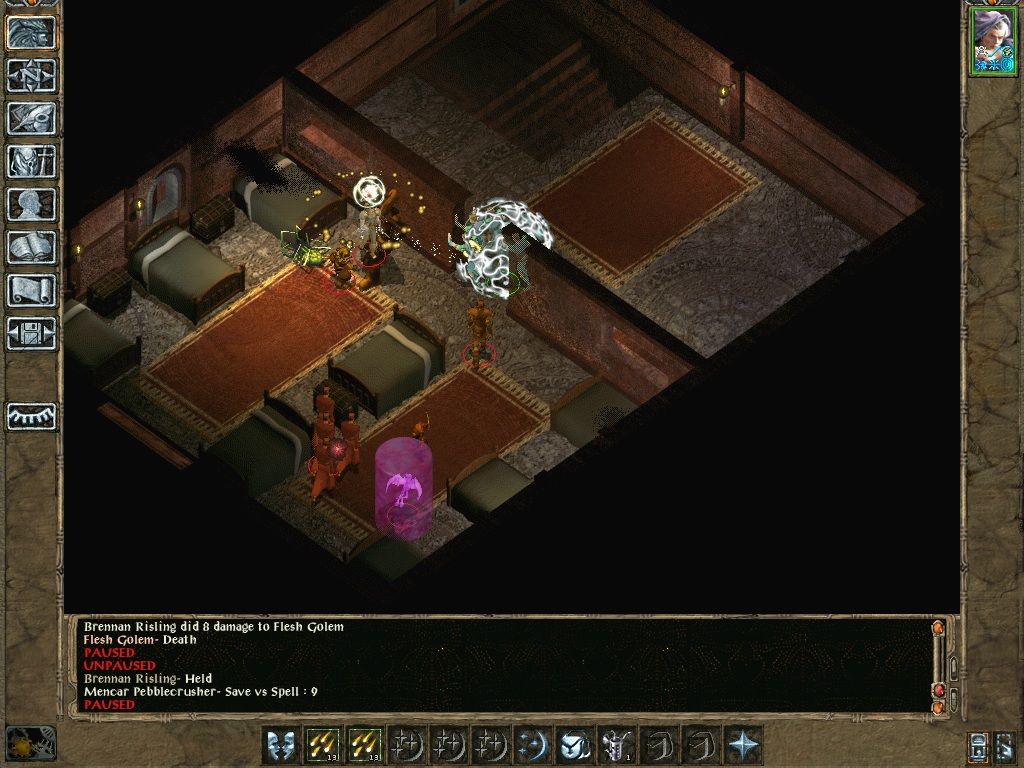Open Special Abilities star icon
This screenshot has height=768, width=1024.
[x=741, y=745]
